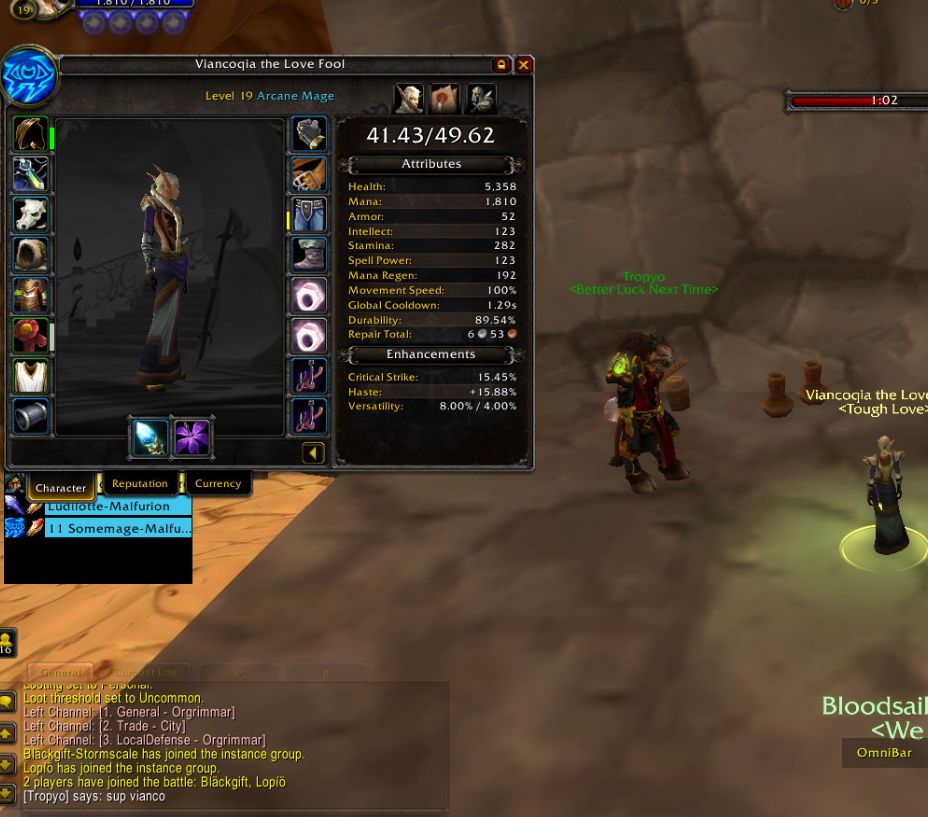Select the boots equipment slot
The width and height of the screenshot is (928, 817).
309,254
